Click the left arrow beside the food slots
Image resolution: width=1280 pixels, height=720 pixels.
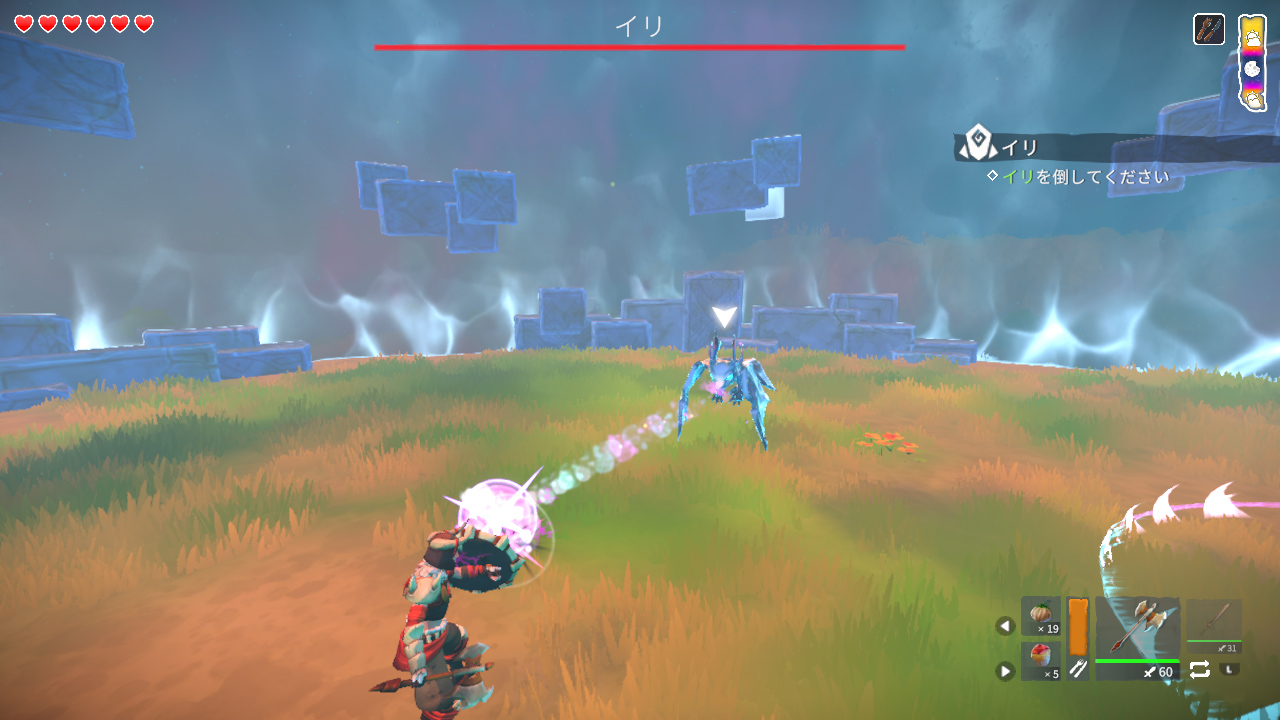coord(1005,626)
